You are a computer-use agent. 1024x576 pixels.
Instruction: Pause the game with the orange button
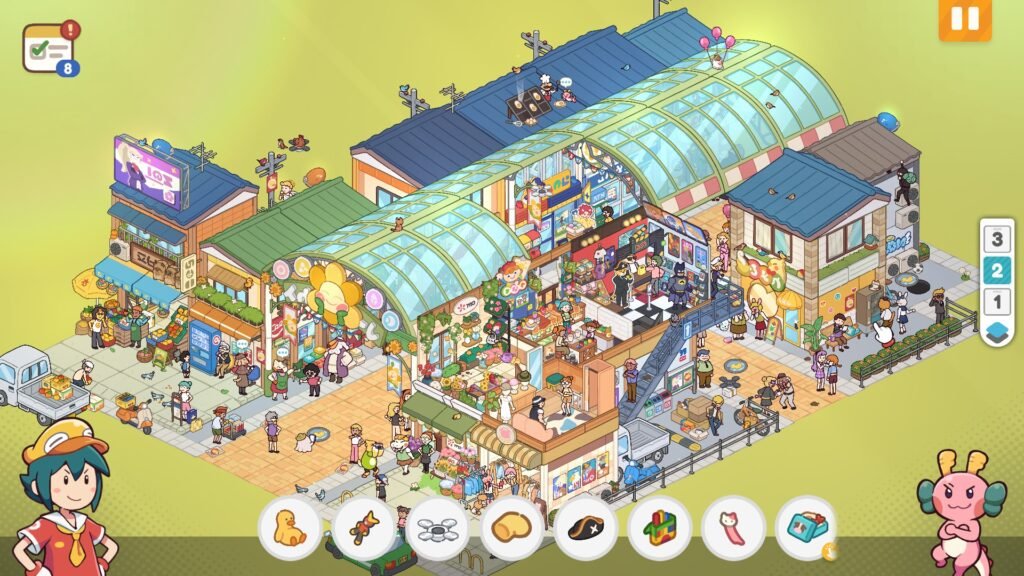(964, 19)
